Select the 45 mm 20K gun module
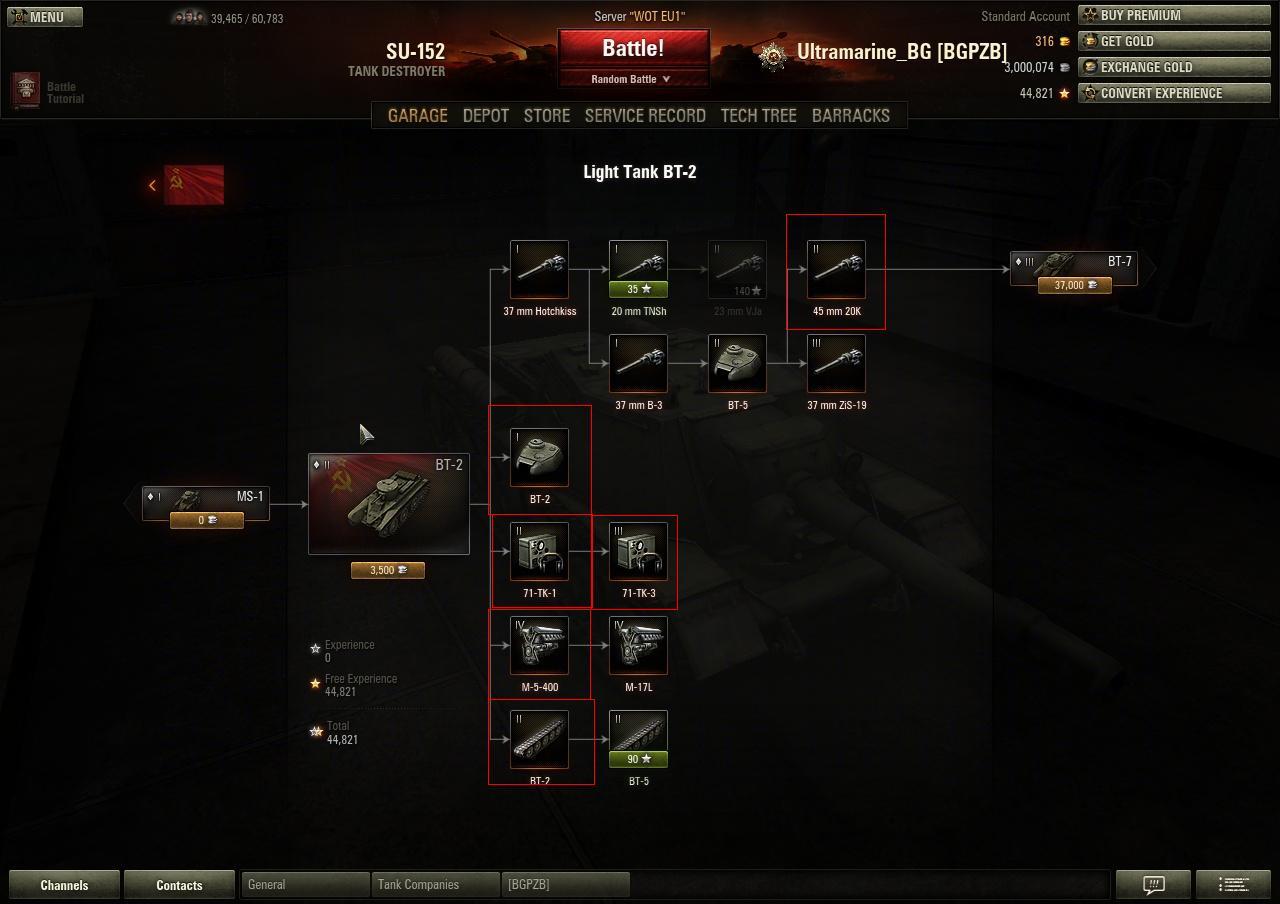The image size is (1280, 904). [836, 270]
